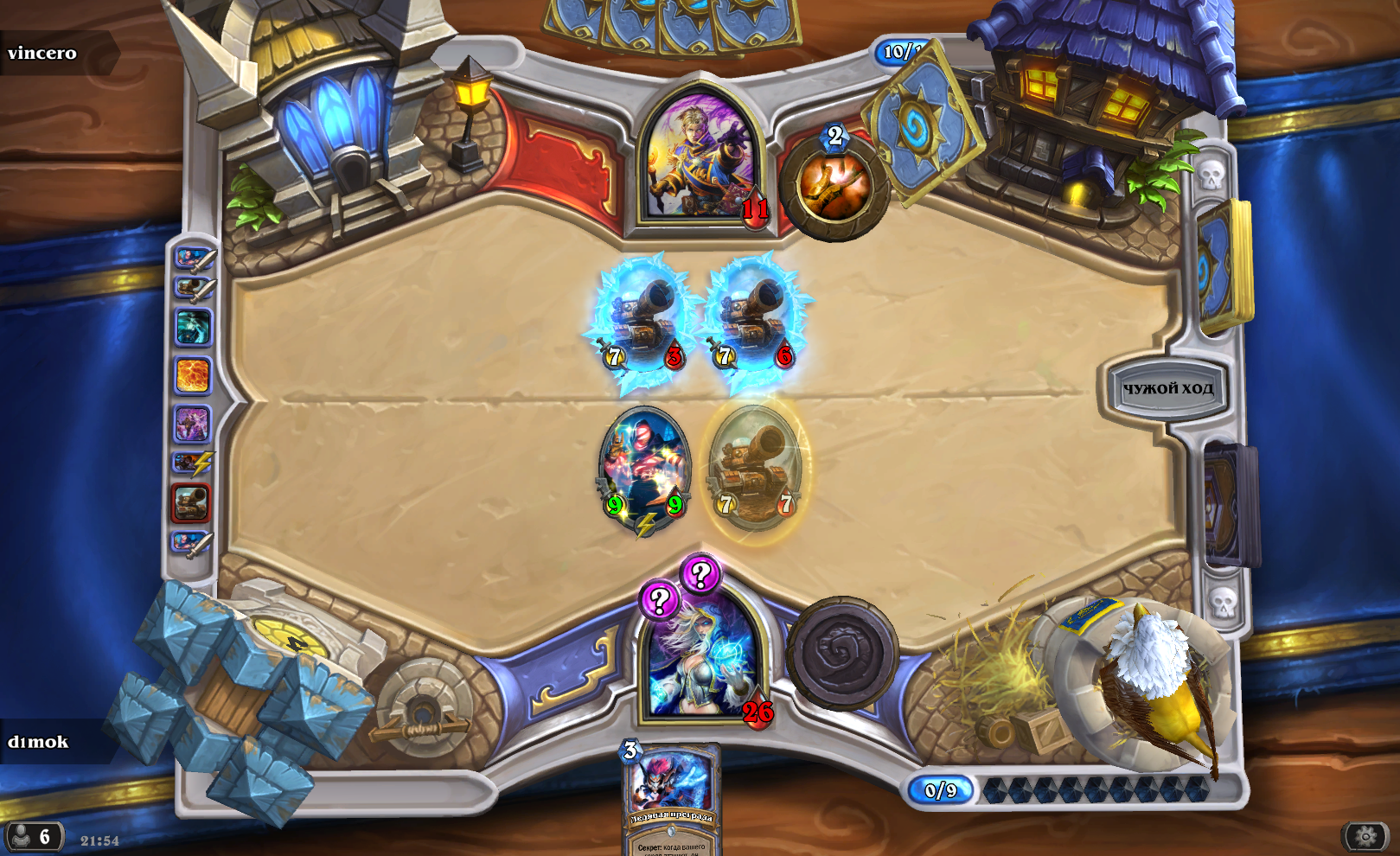The width and height of the screenshot is (1400, 856).
Task: Inspect the upper secret question mark icon
Action: (700, 573)
